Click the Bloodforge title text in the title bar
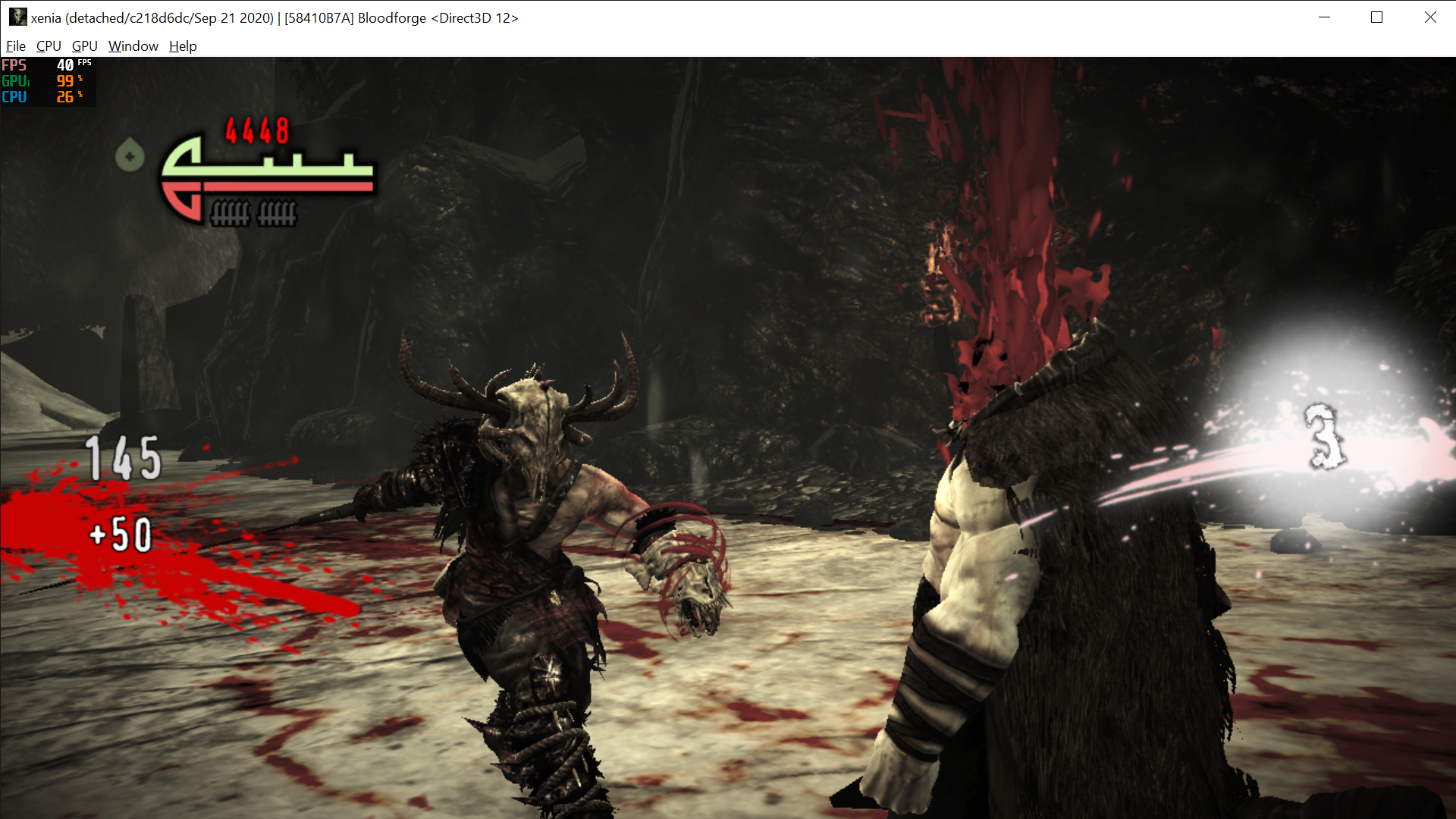The image size is (1456, 819). tap(391, 17)
